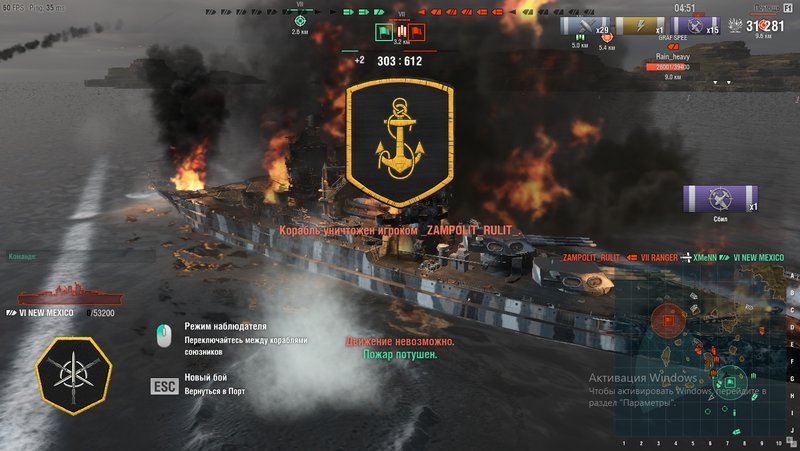Viewport: 800px width, 451px height.
Task: Select the main battery hits ribbon
Action: 586,27
